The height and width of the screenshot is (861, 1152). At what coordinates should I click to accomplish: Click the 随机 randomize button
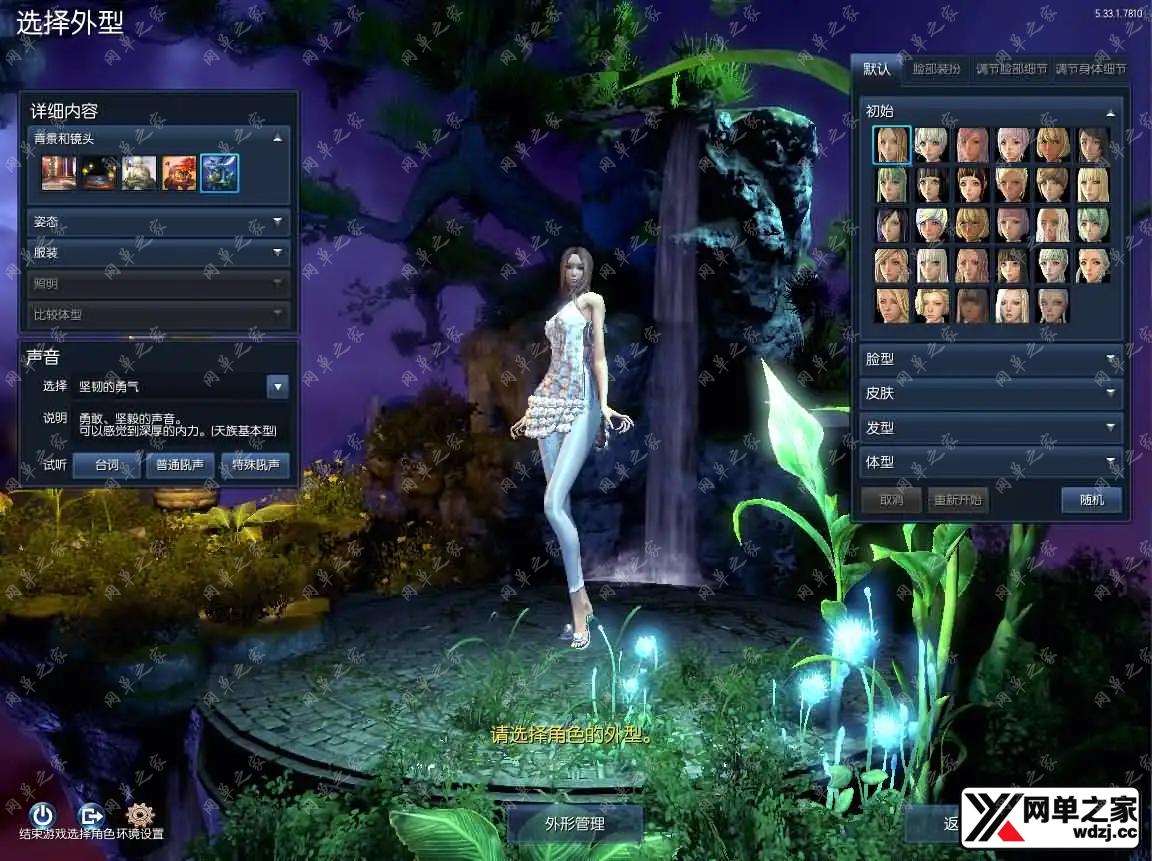1091,499
